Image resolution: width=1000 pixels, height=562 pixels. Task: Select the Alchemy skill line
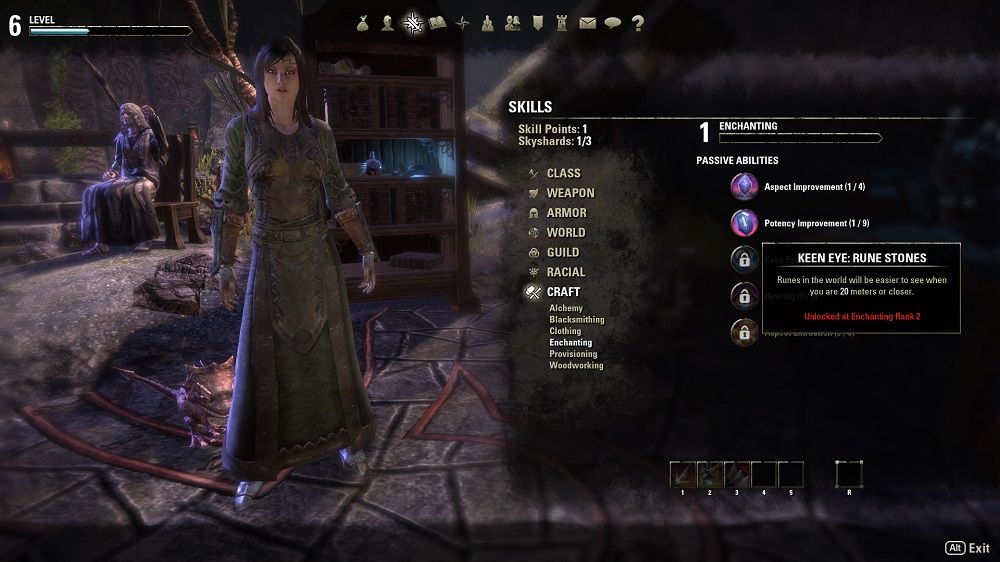click(566, 309)
